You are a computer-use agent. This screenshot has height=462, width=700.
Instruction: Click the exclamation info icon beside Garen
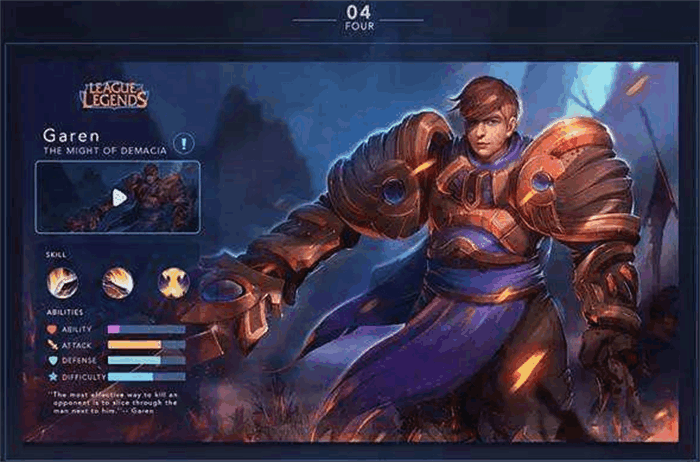click(x=184, y=143)
